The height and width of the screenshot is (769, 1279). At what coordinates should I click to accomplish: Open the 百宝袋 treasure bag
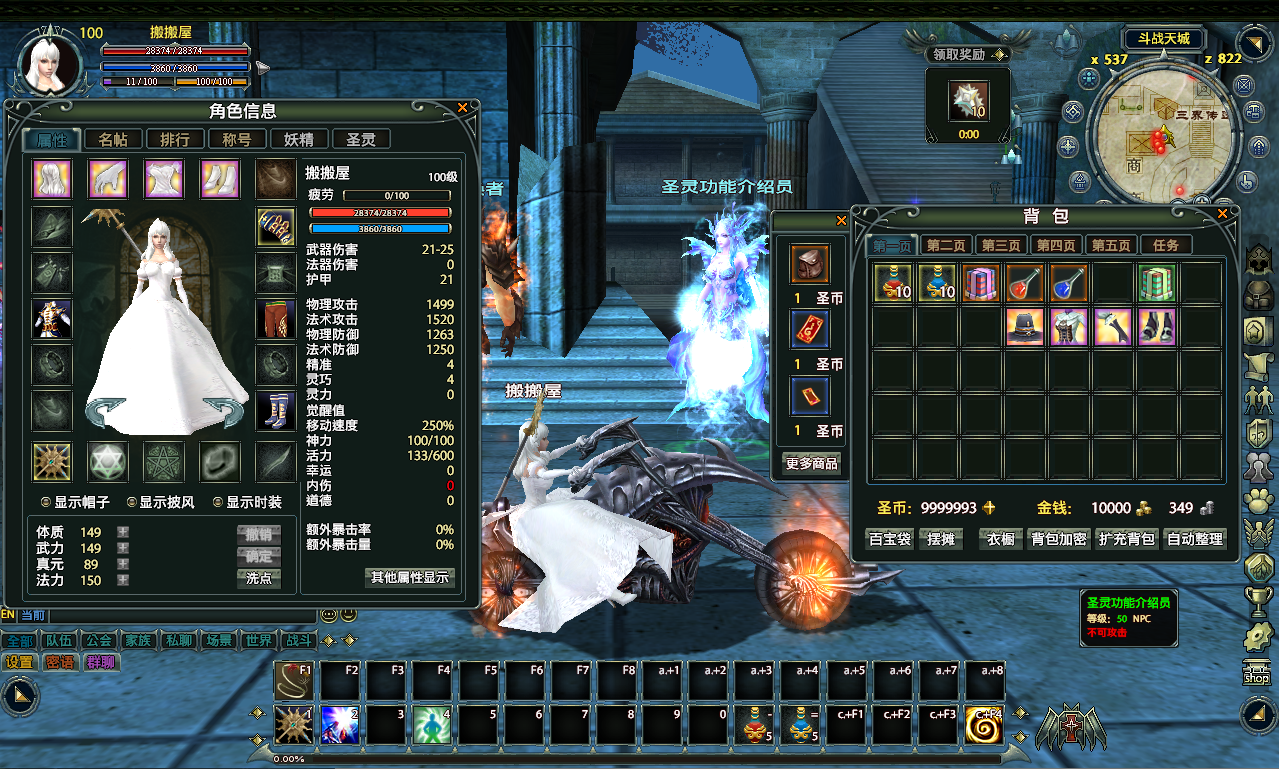(x=889, y=539)
